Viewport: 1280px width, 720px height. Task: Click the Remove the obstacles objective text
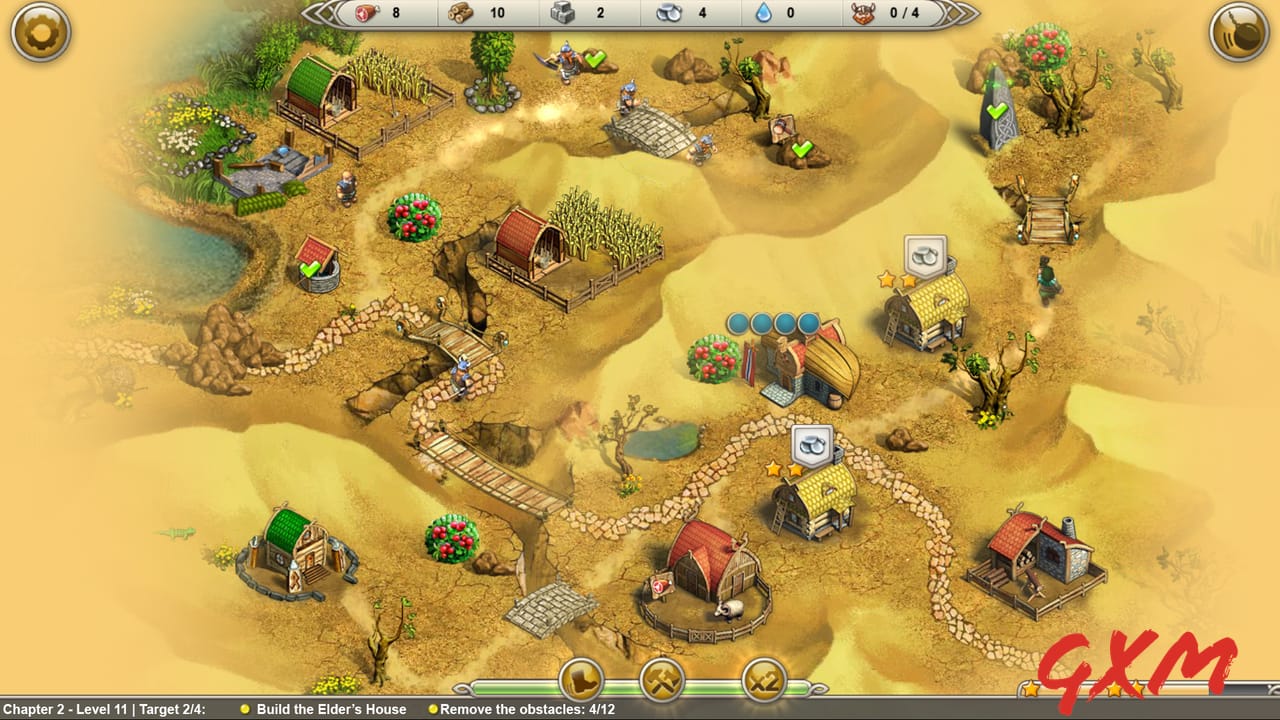pos(523,709)
